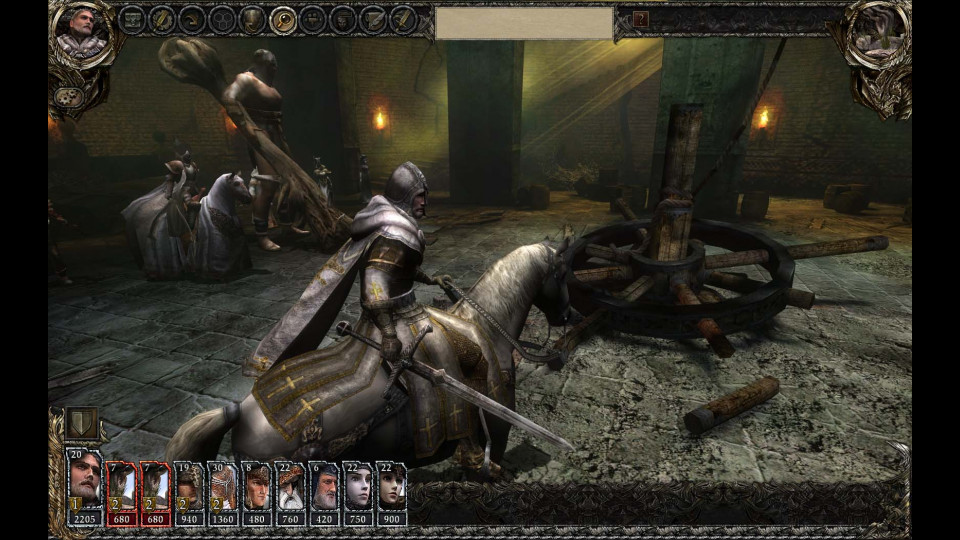Open the red question mark help button
This screenshot has width=960, height=540.
tap(641, 19)
